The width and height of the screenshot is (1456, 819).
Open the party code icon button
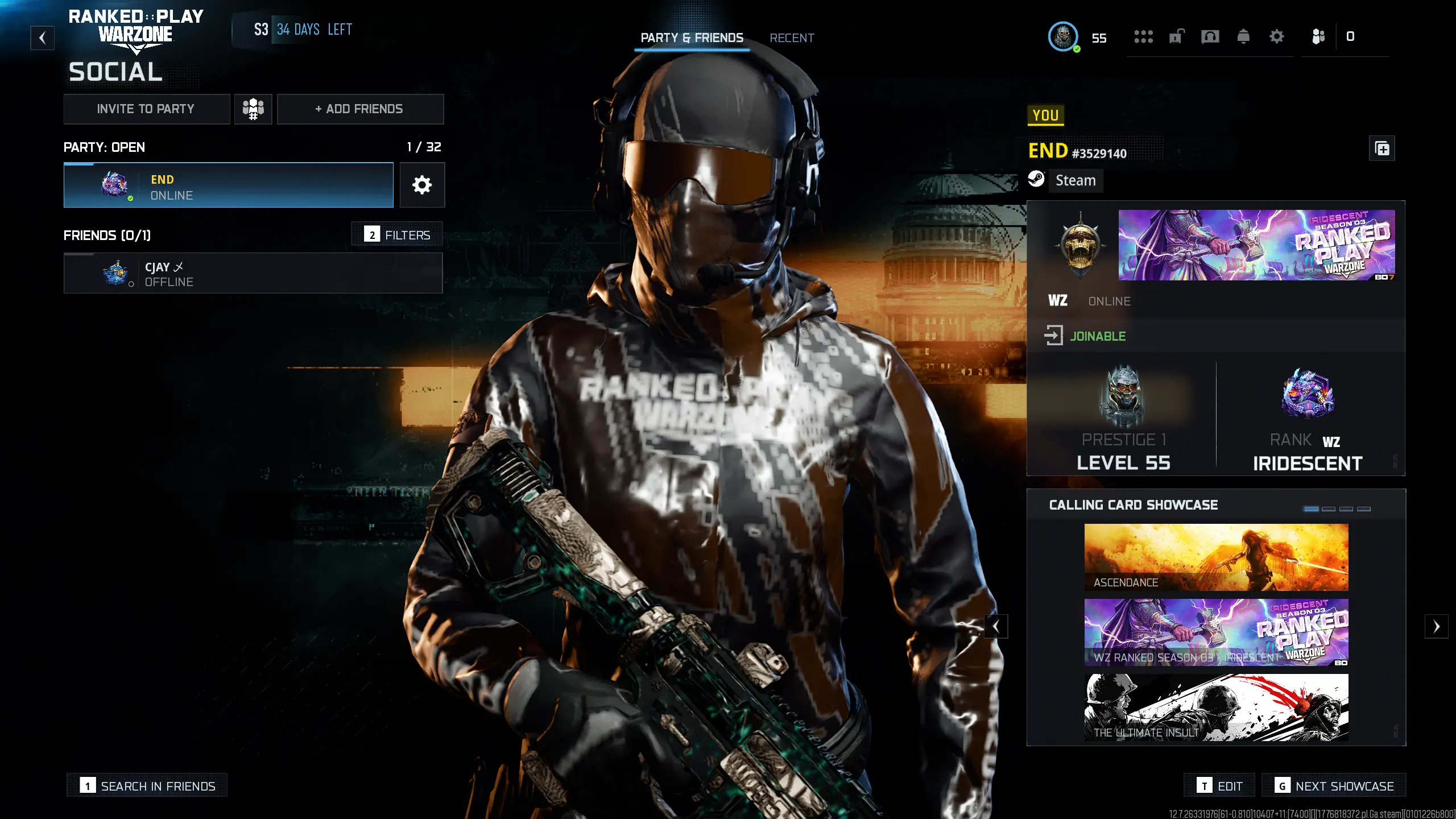click(x=253, y=109)
